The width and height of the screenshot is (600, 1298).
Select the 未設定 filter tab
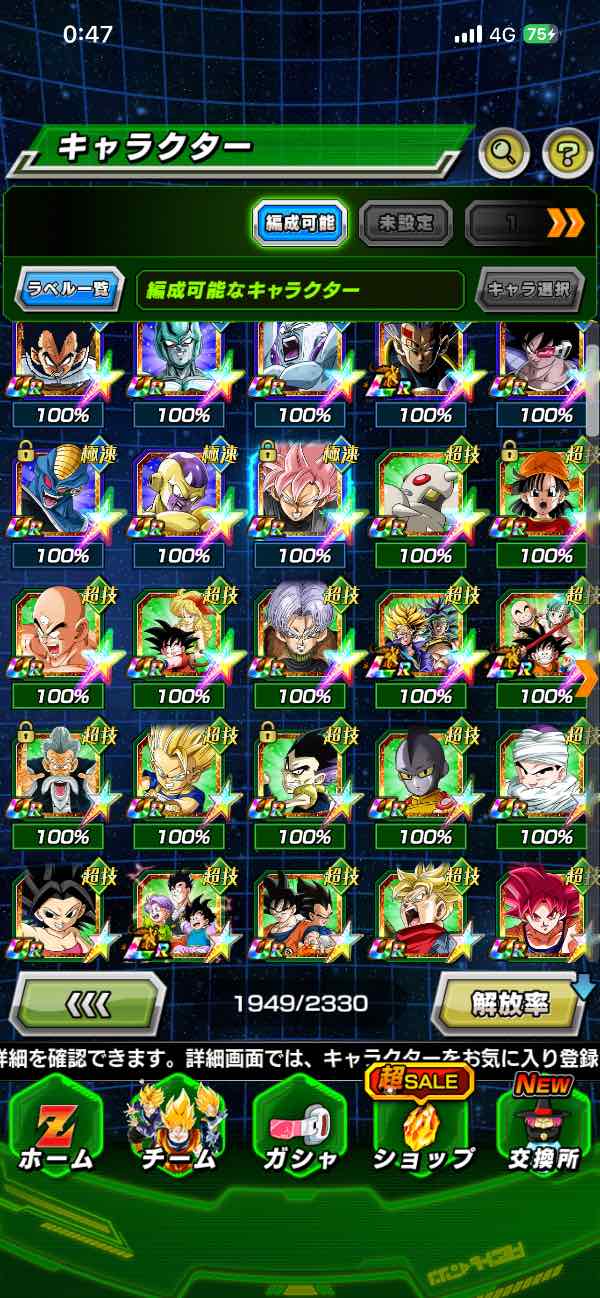404,223
